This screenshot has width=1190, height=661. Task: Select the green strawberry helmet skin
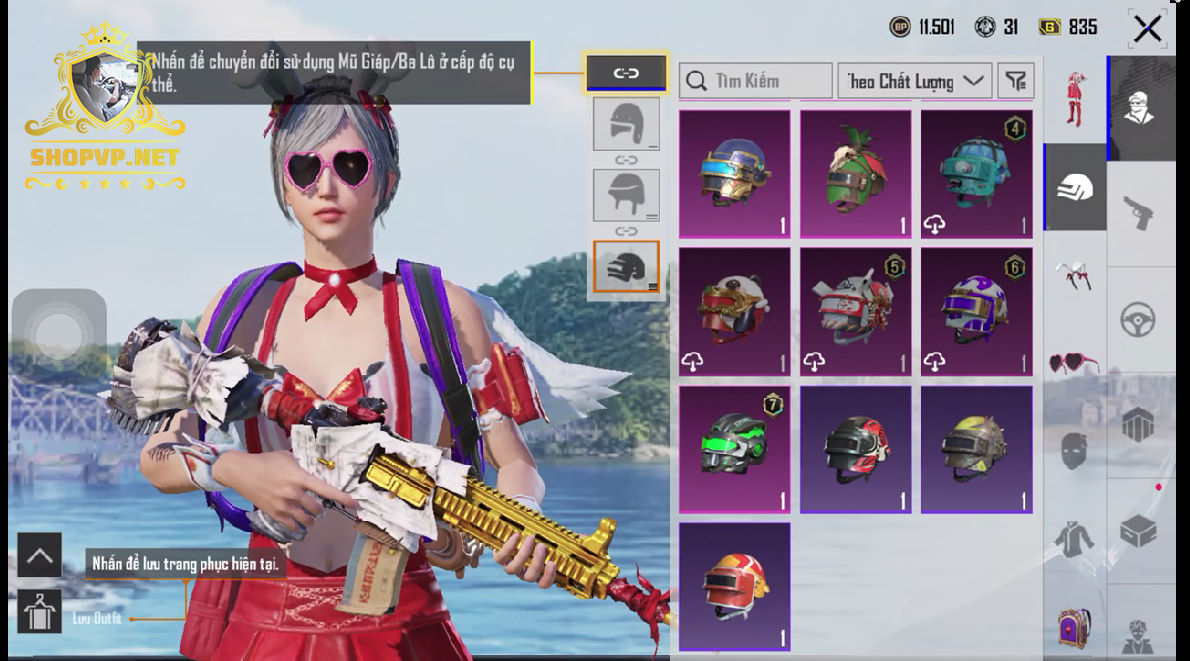coord(856,174)
